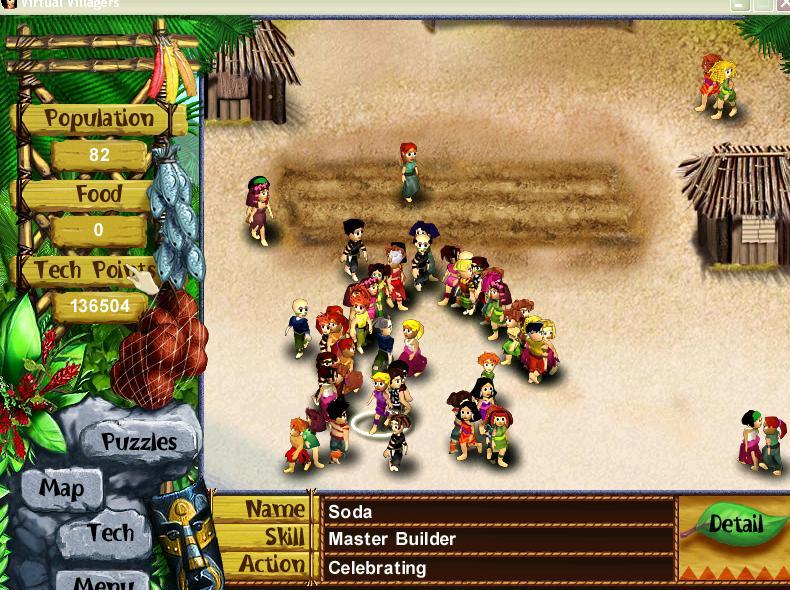The image size is (790, 590).
Task: Open the game Menu
Action: 103,579
